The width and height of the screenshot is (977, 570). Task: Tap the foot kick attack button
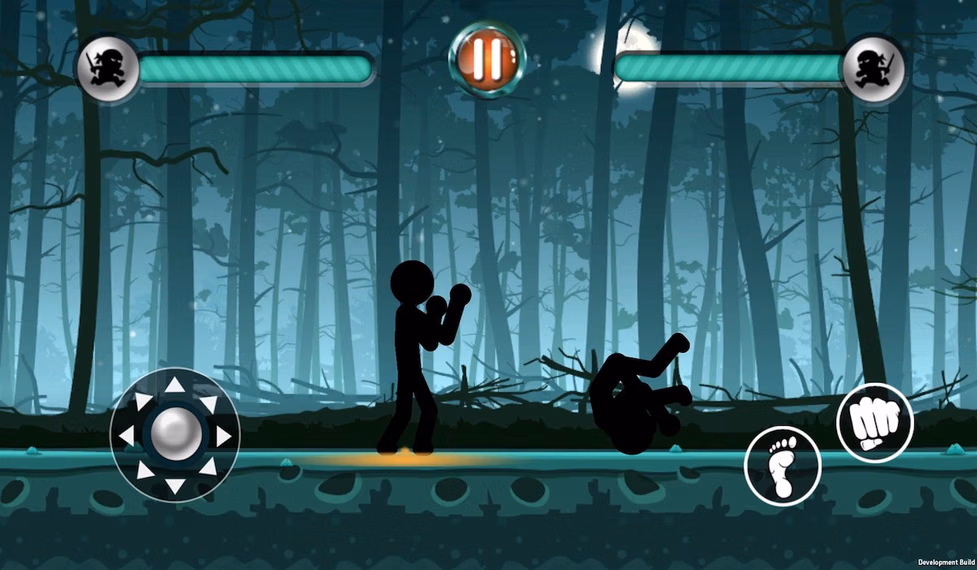[x=782, y=466]
